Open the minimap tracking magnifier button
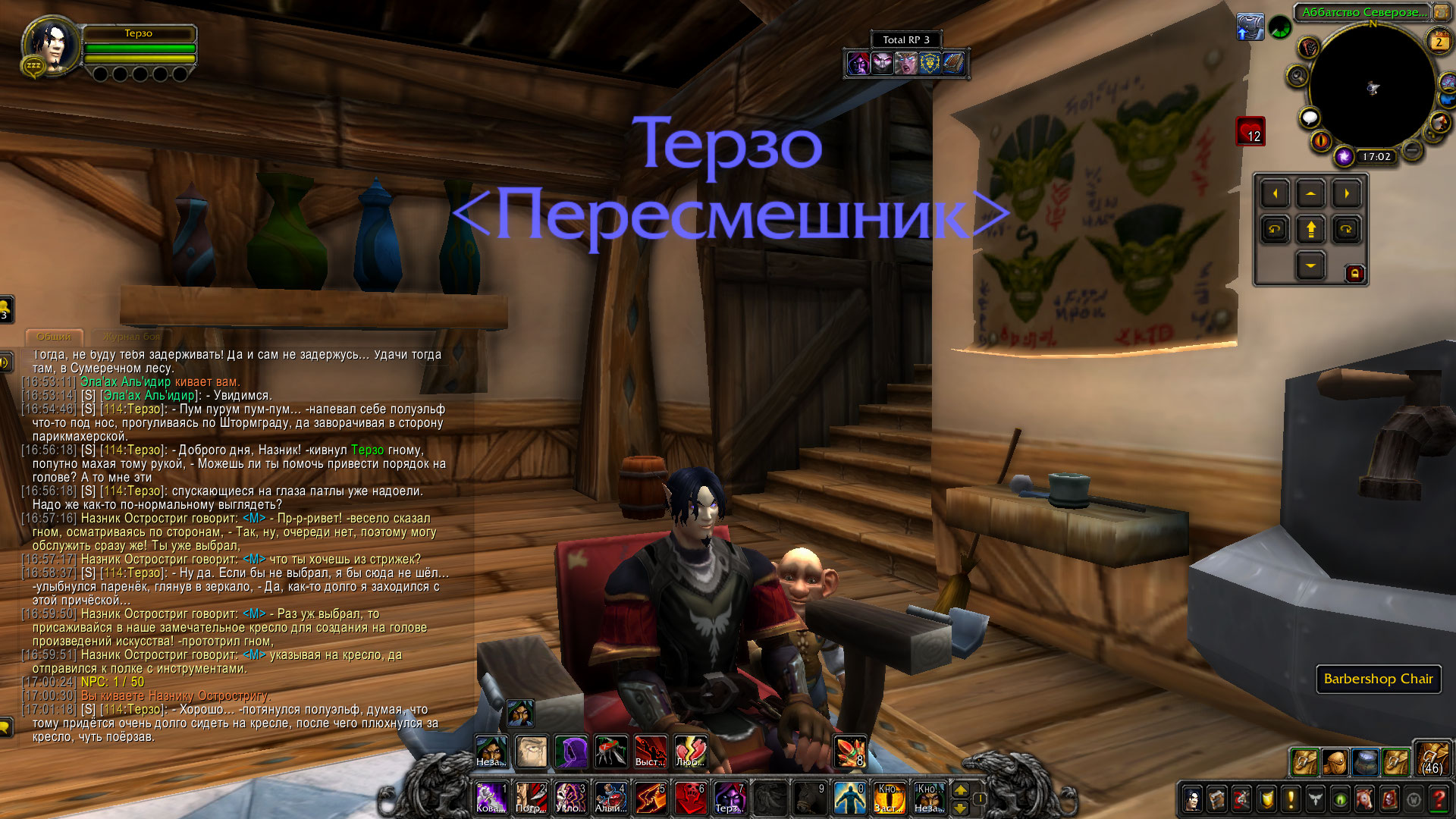This screenshot has width=1456, height=819. [1297, 76]
